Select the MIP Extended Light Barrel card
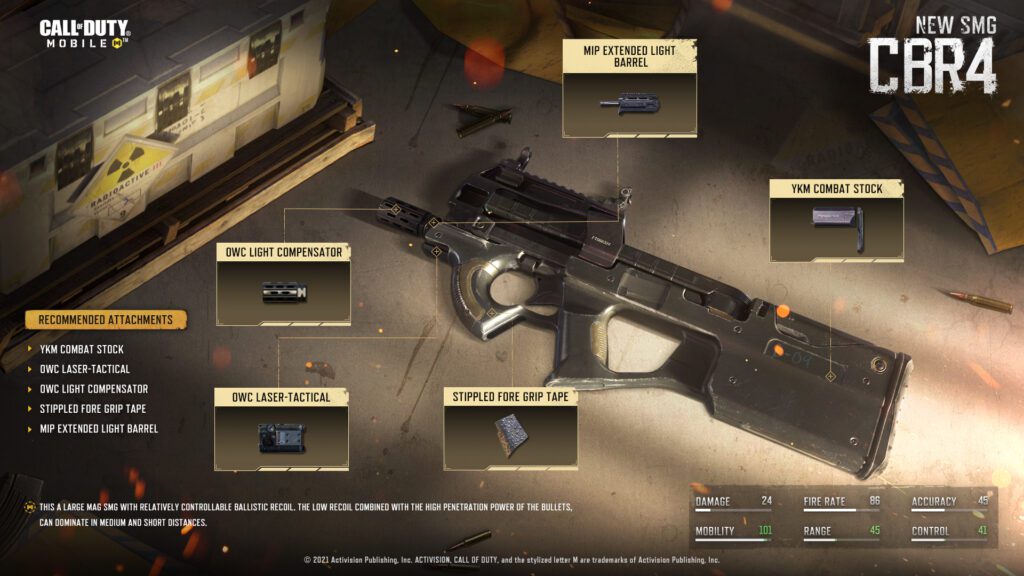This screenshot has width=1024, height=576. pyautogui.click(x=629, y=90)
